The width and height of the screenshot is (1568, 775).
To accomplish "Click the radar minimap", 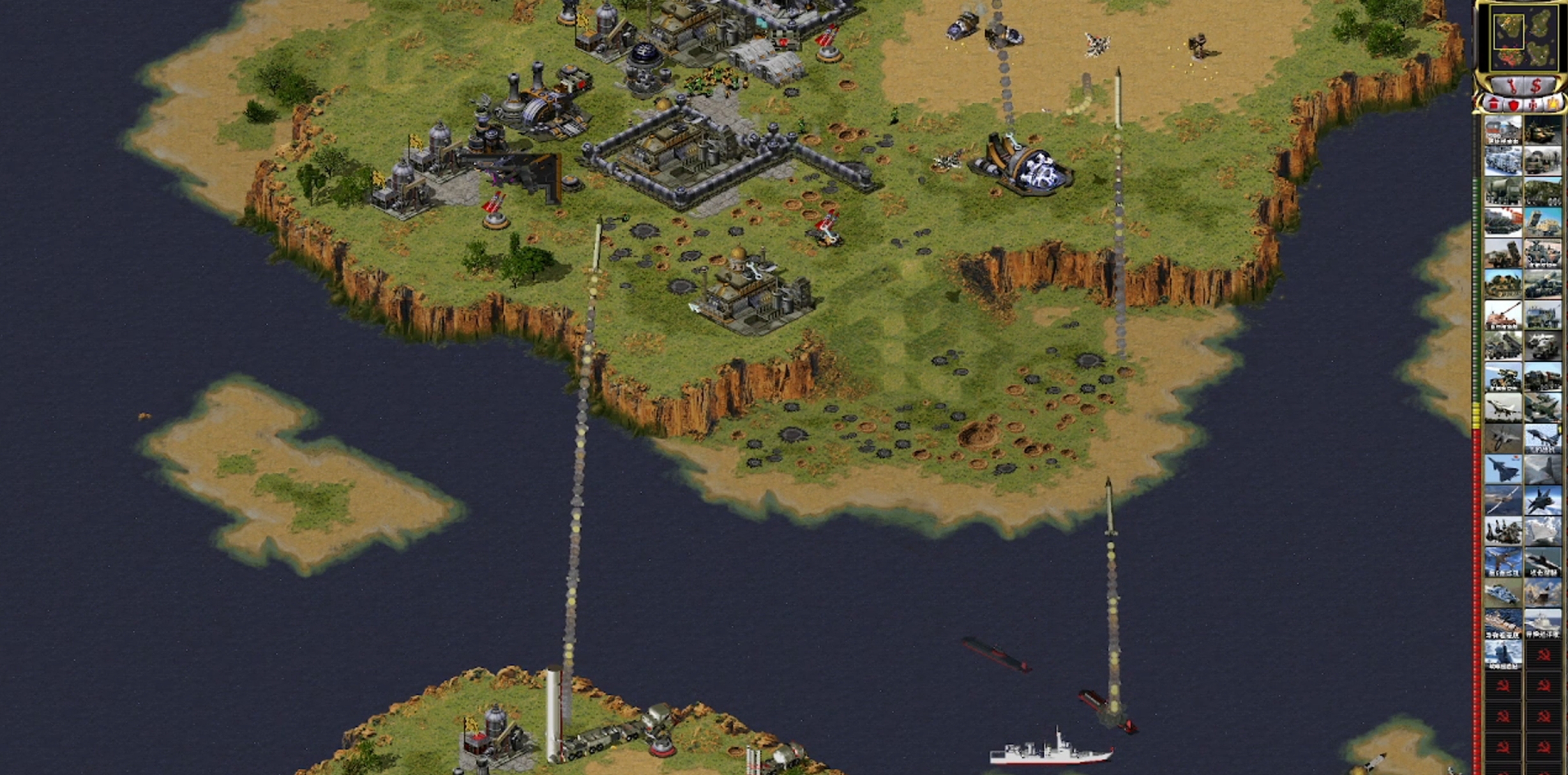I will (x=1523, y=38).
